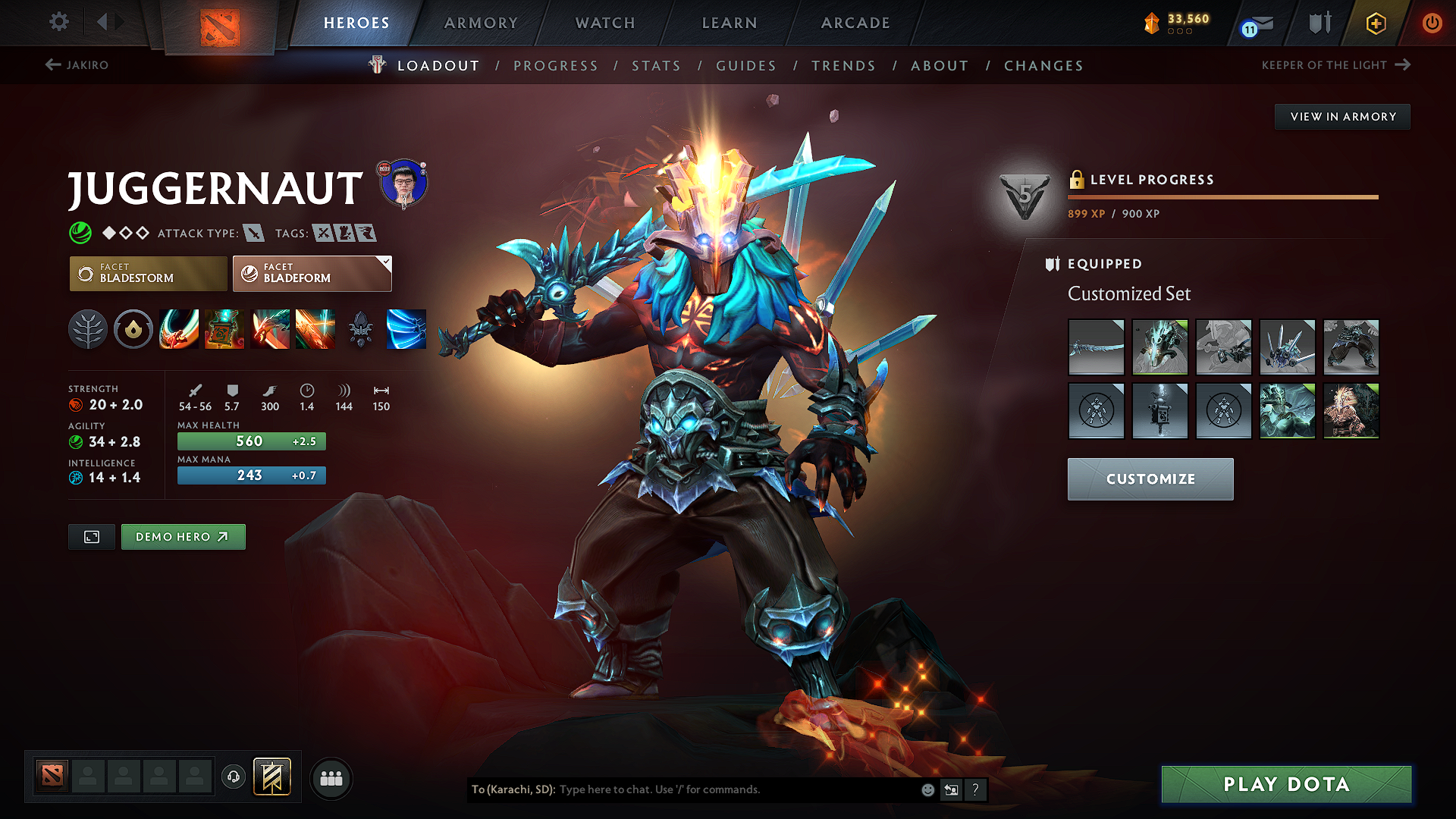
Task: Toggle the full-body preview expand icon
Action: click(91, 536)
